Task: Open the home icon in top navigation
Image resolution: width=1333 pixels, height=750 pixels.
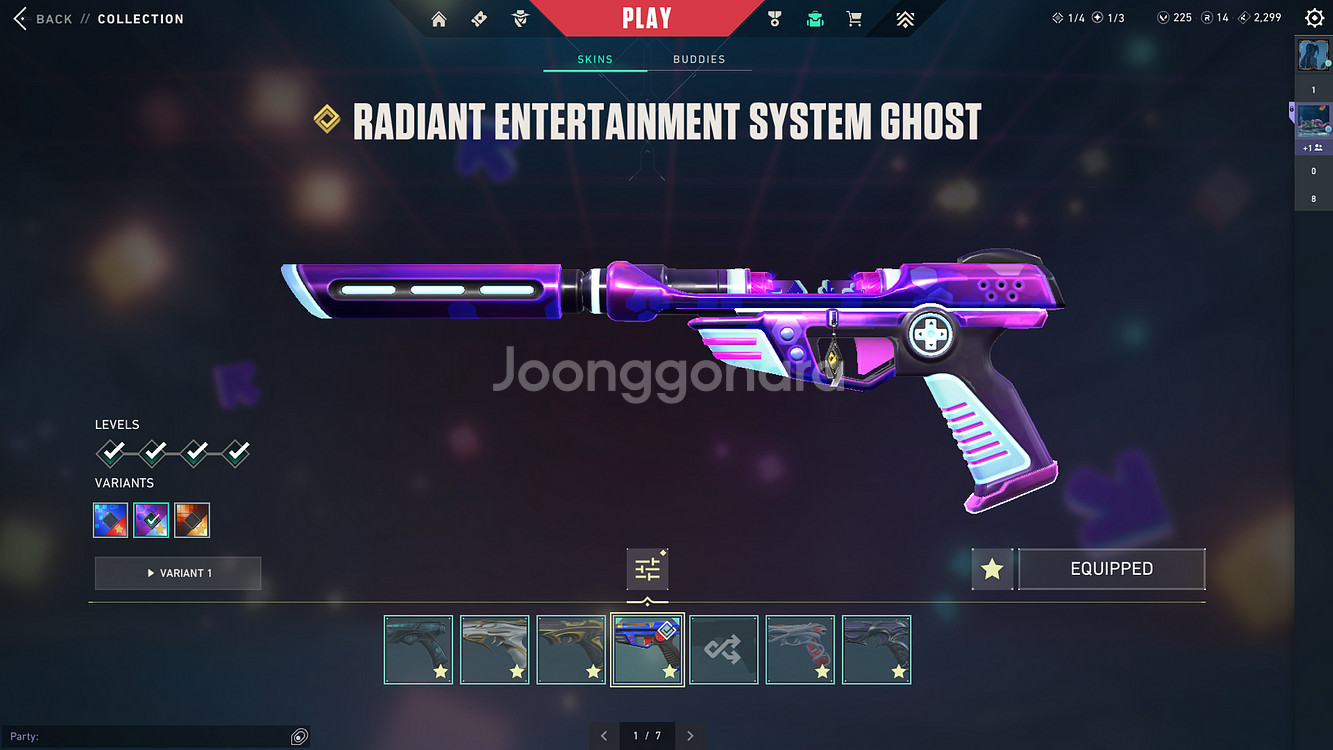Action: pyautogui.click(x=439, y=19)
